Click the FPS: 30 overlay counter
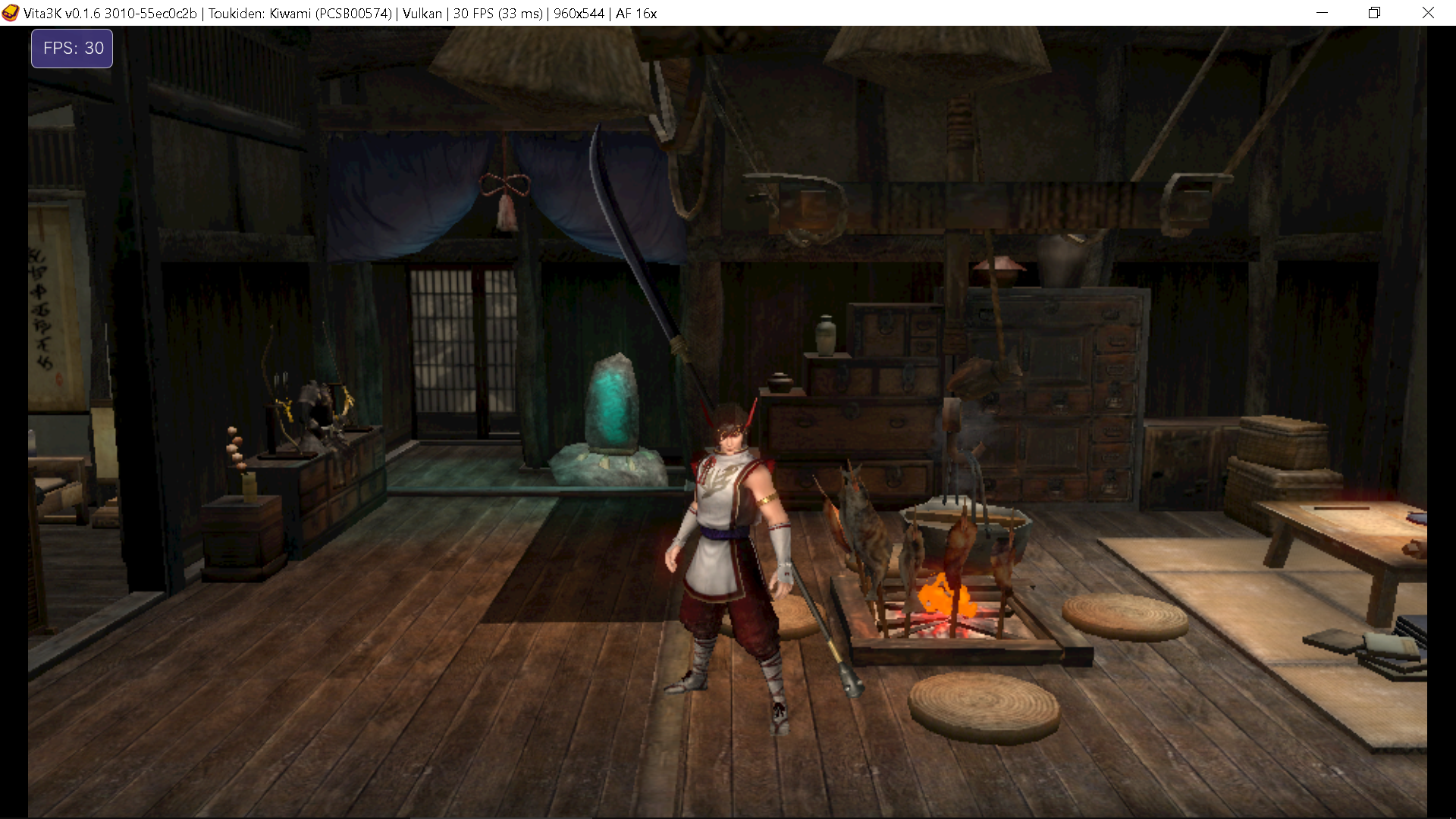 71,48
